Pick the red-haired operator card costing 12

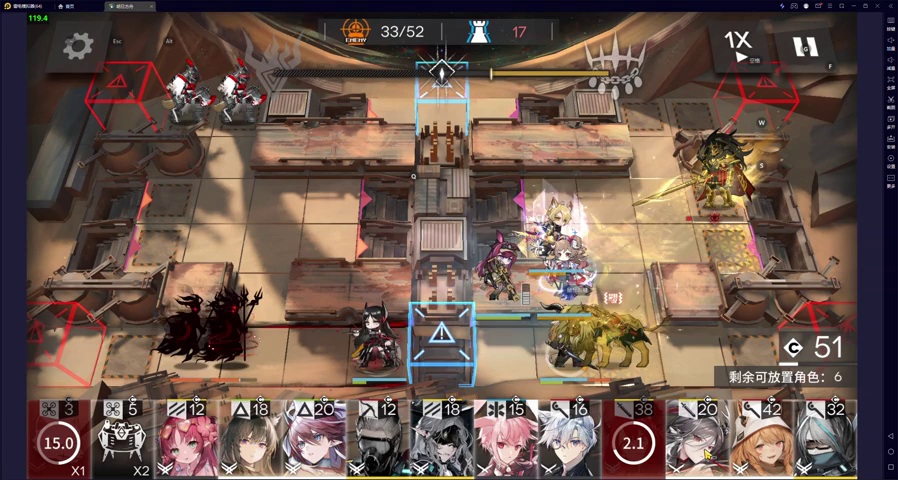(x=190, y=439)
